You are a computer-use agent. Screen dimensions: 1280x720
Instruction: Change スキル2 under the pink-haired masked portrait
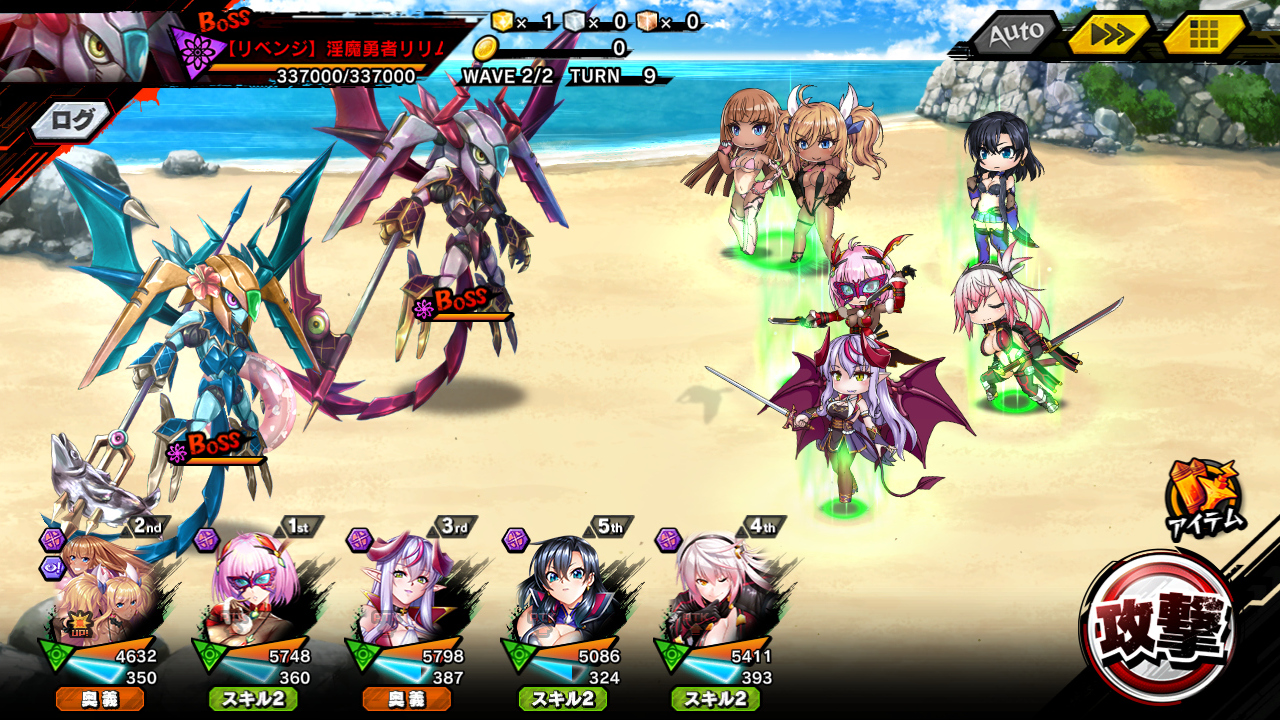pyautogui.click(x=253, y=699)
